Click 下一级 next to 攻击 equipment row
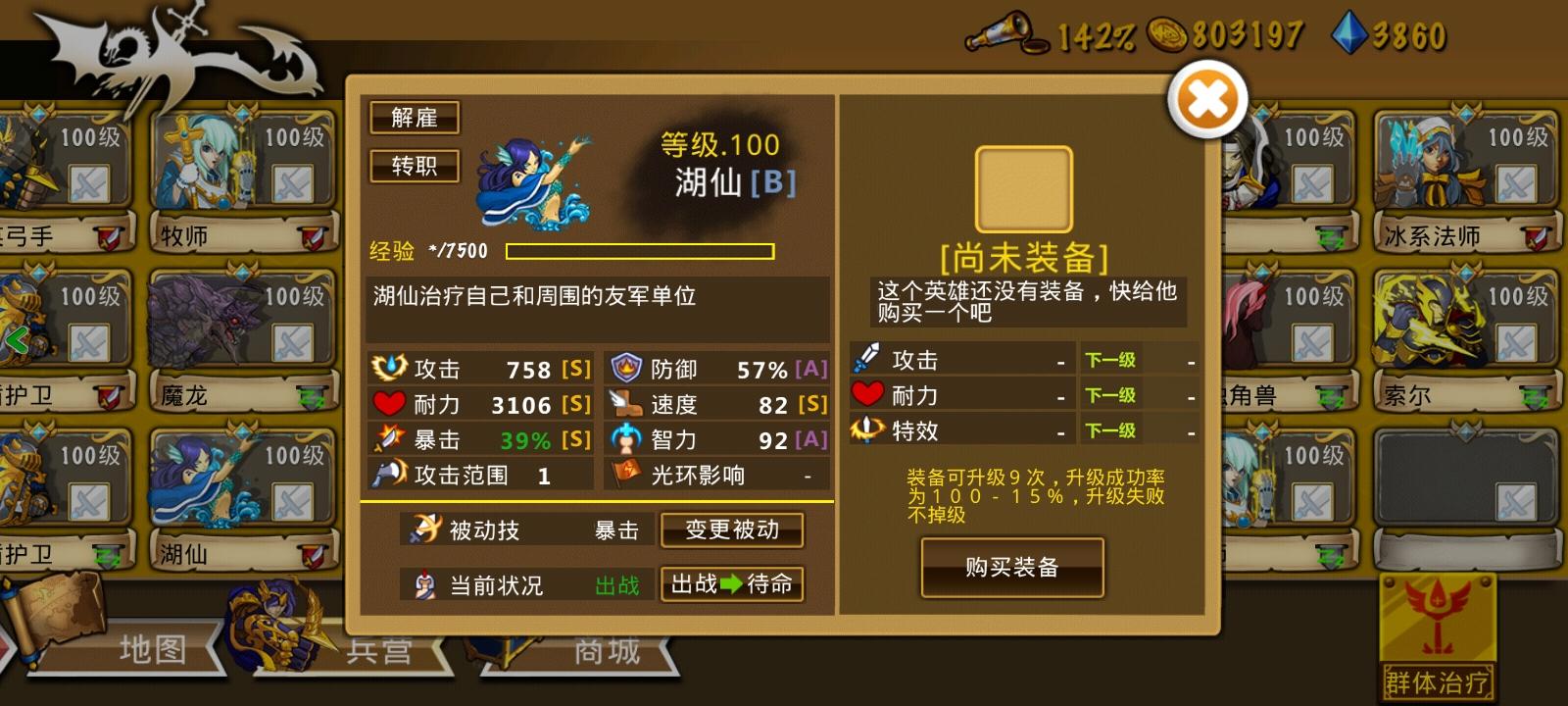This screenshot has height=706, width=1568. (x=1111, y=359)
